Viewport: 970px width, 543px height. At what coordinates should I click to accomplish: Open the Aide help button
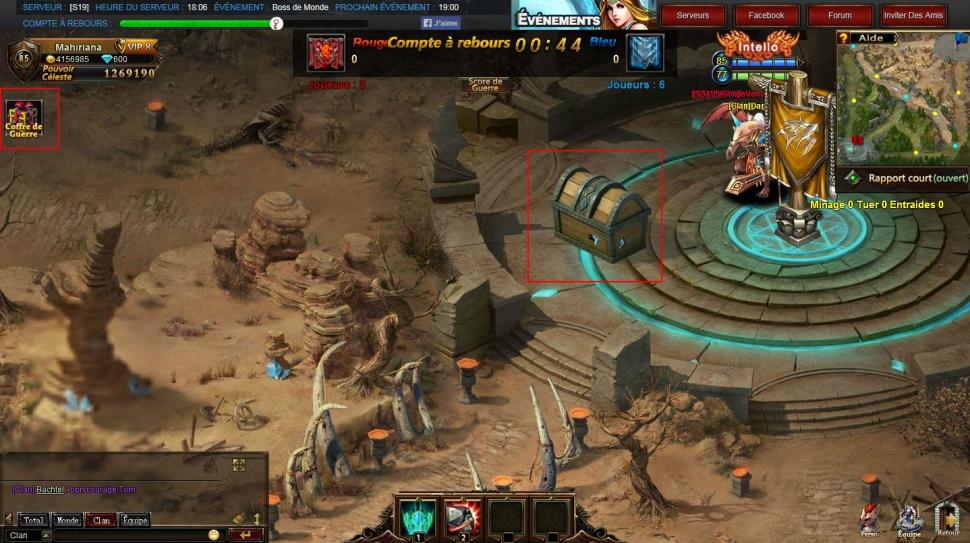point(870,37)
